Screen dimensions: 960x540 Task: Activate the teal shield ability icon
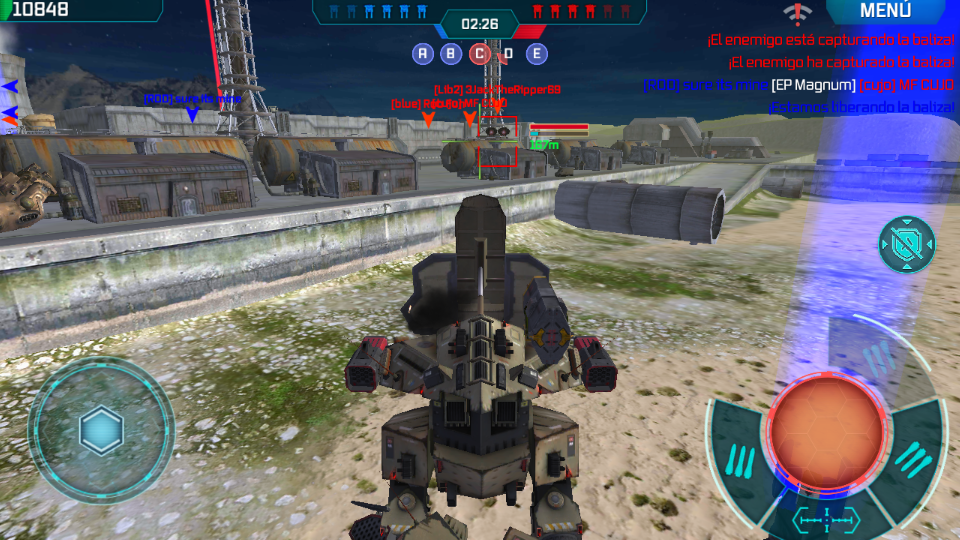[x=907, y=244]
